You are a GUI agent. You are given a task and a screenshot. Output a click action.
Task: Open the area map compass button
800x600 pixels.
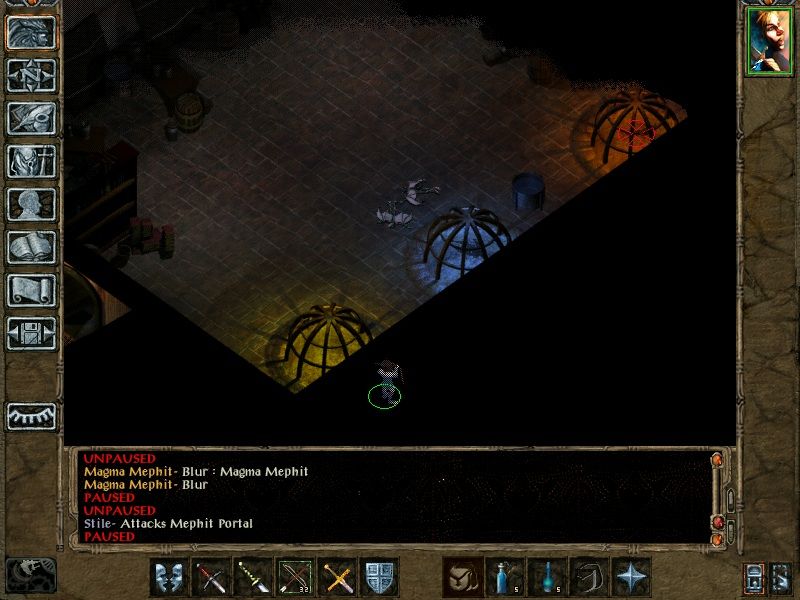point(31,75)
